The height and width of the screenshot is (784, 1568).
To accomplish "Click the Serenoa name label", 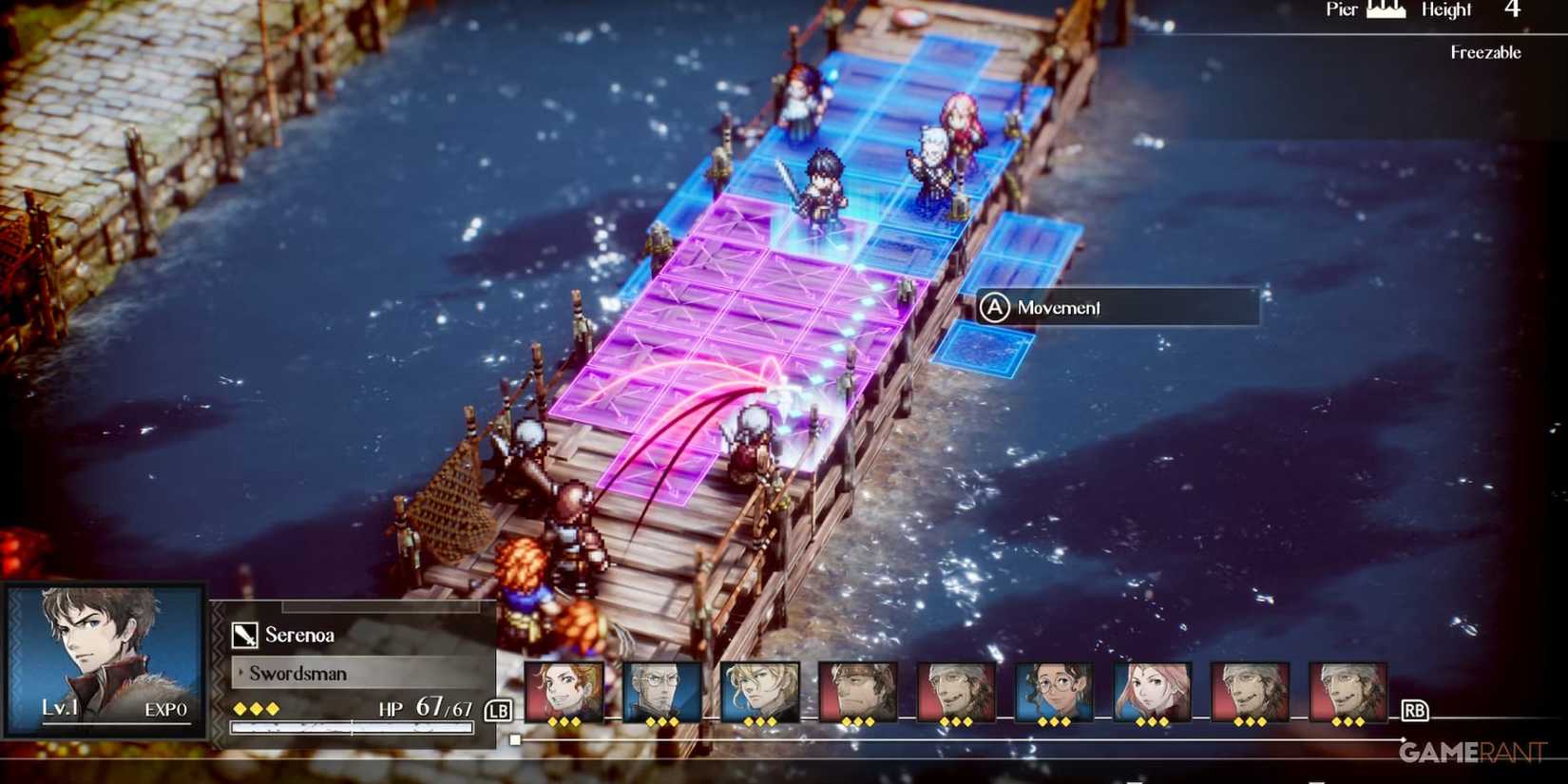I will [302, 634].
